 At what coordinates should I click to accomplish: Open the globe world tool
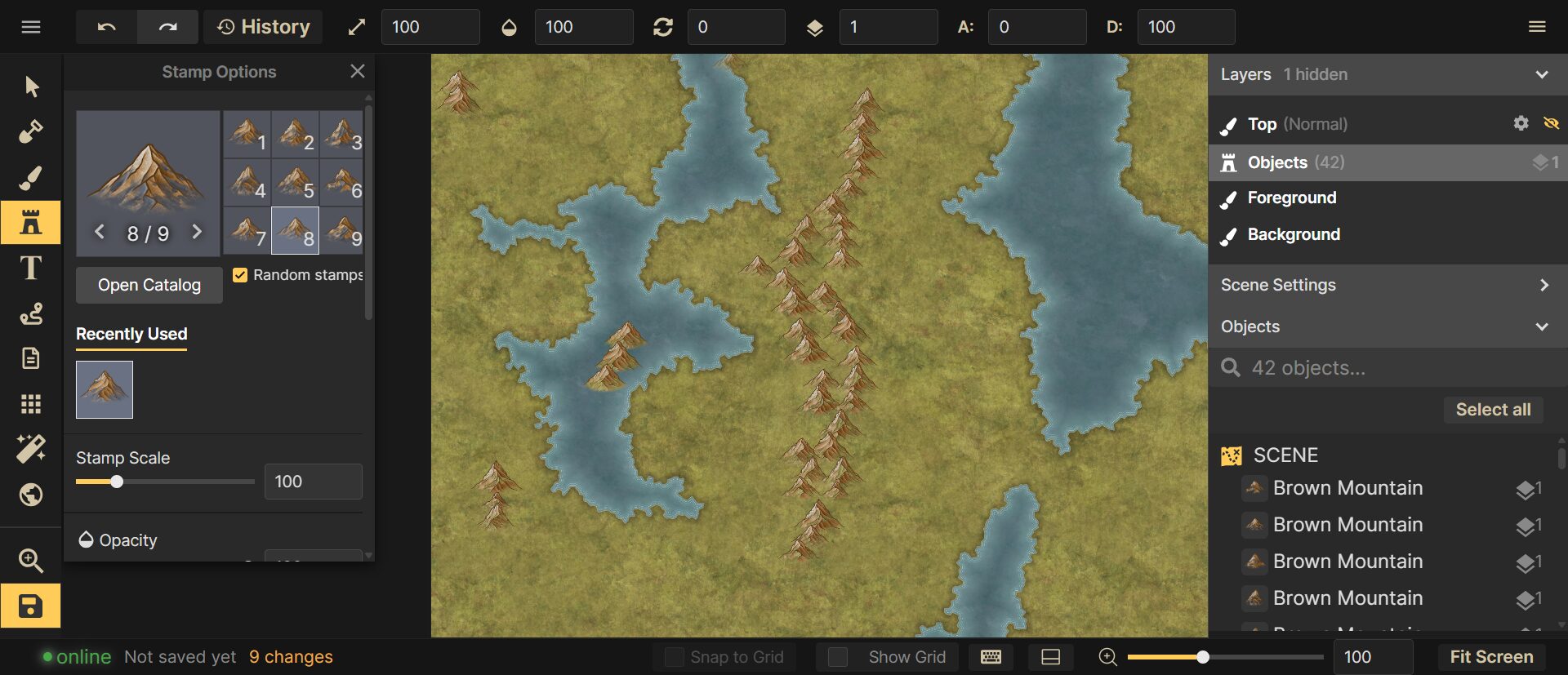point(31,494)
